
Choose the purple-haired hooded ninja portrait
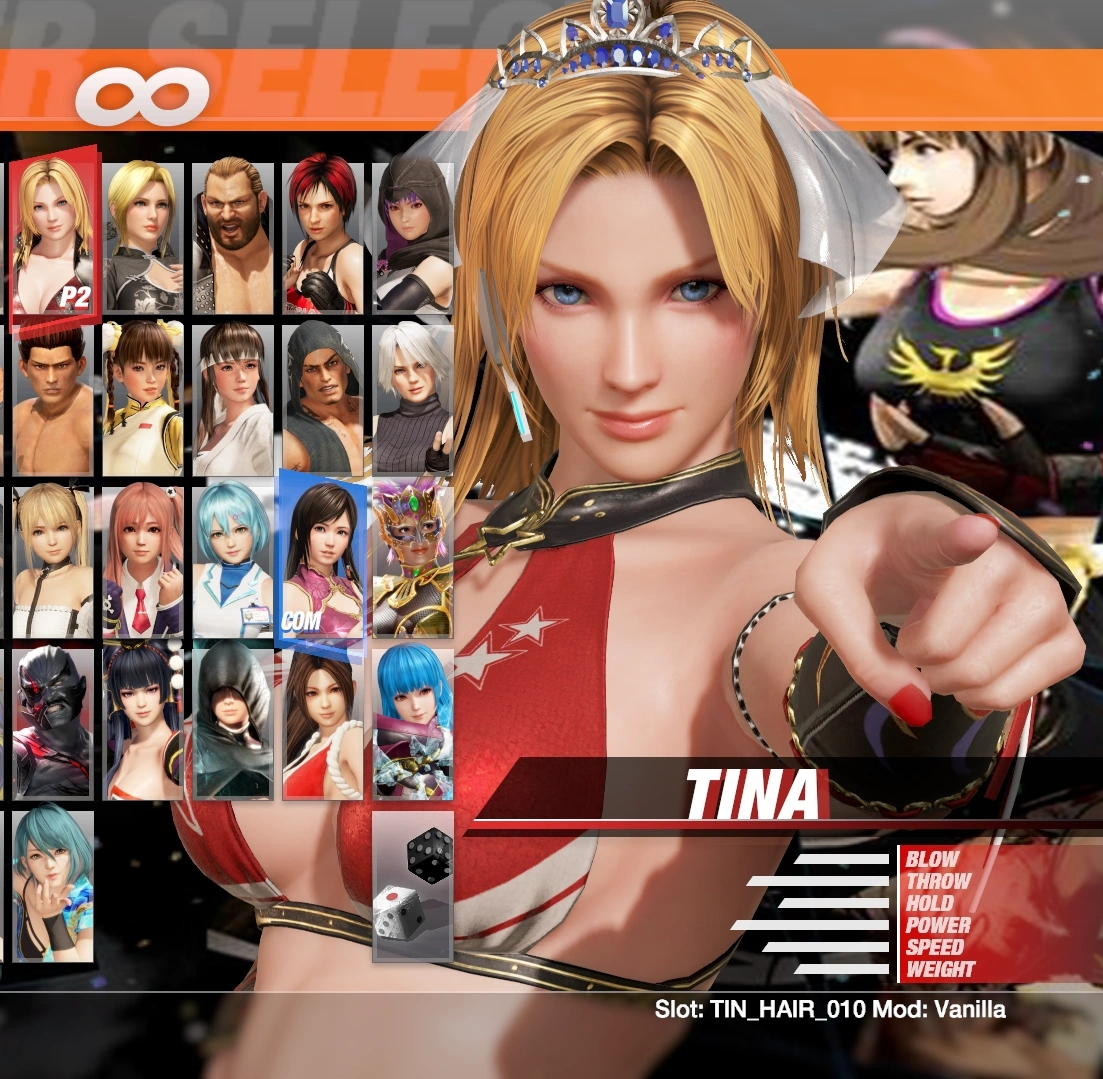[412, 236]
